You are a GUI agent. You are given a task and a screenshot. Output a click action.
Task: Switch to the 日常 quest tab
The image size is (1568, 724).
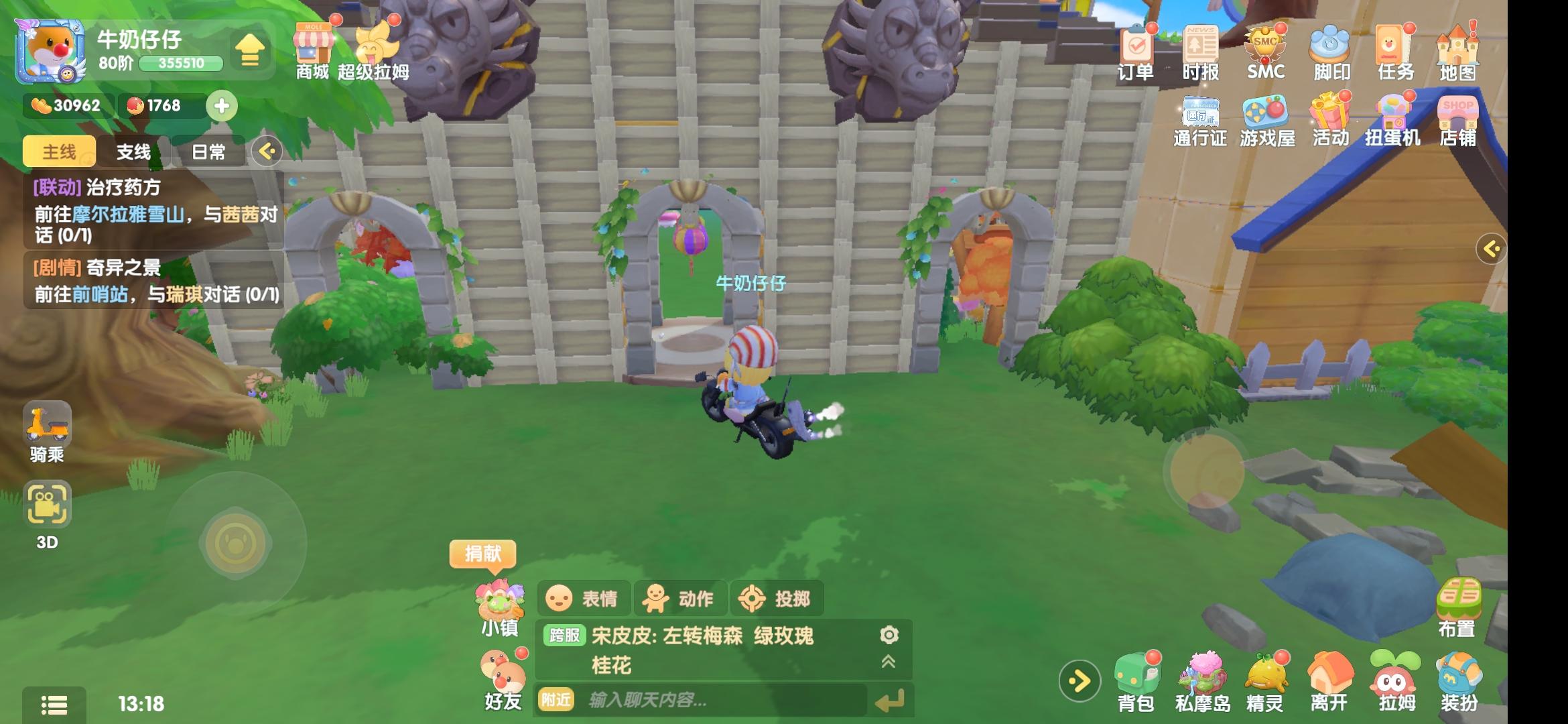[x=209, y=152]
